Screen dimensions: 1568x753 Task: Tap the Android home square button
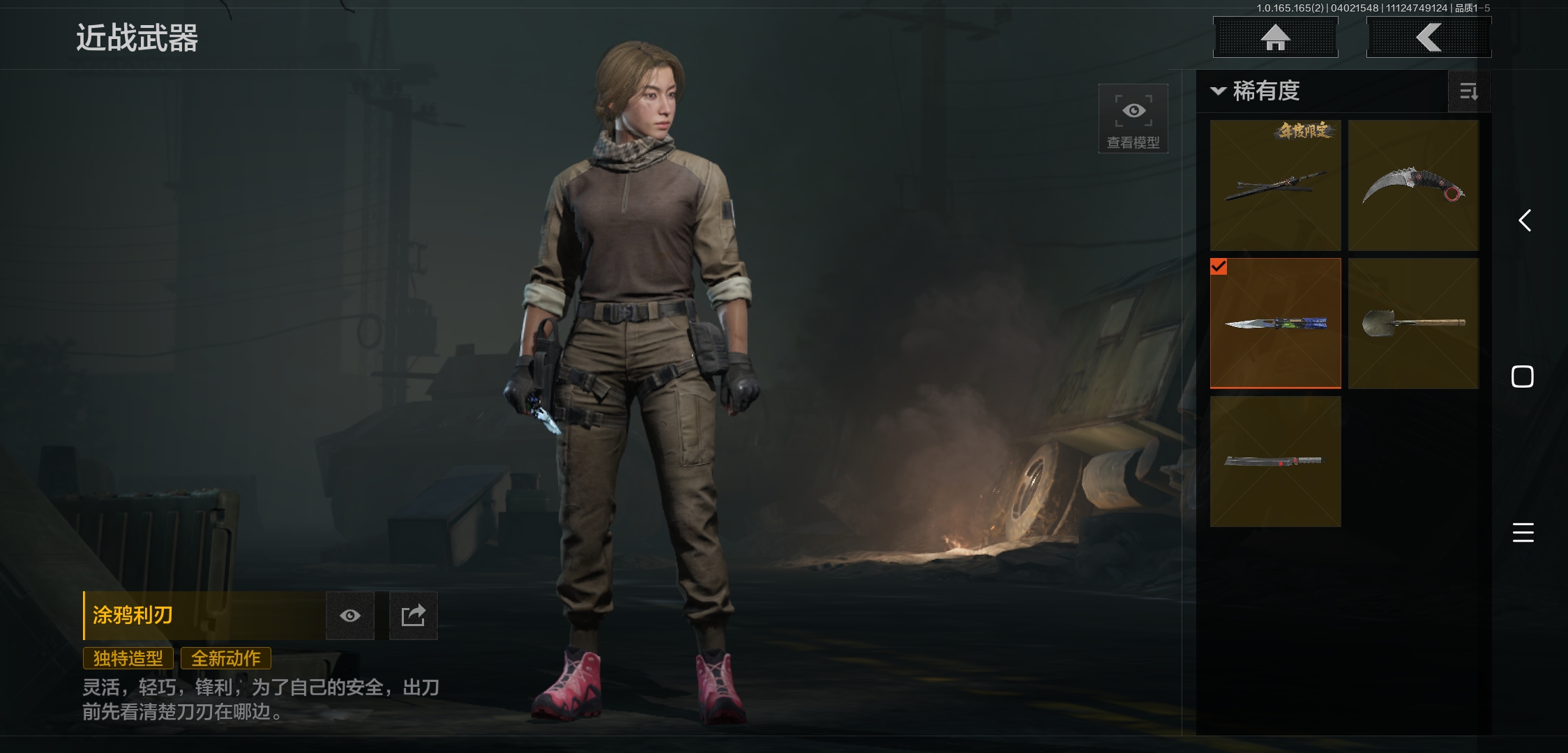[1523, 376]
